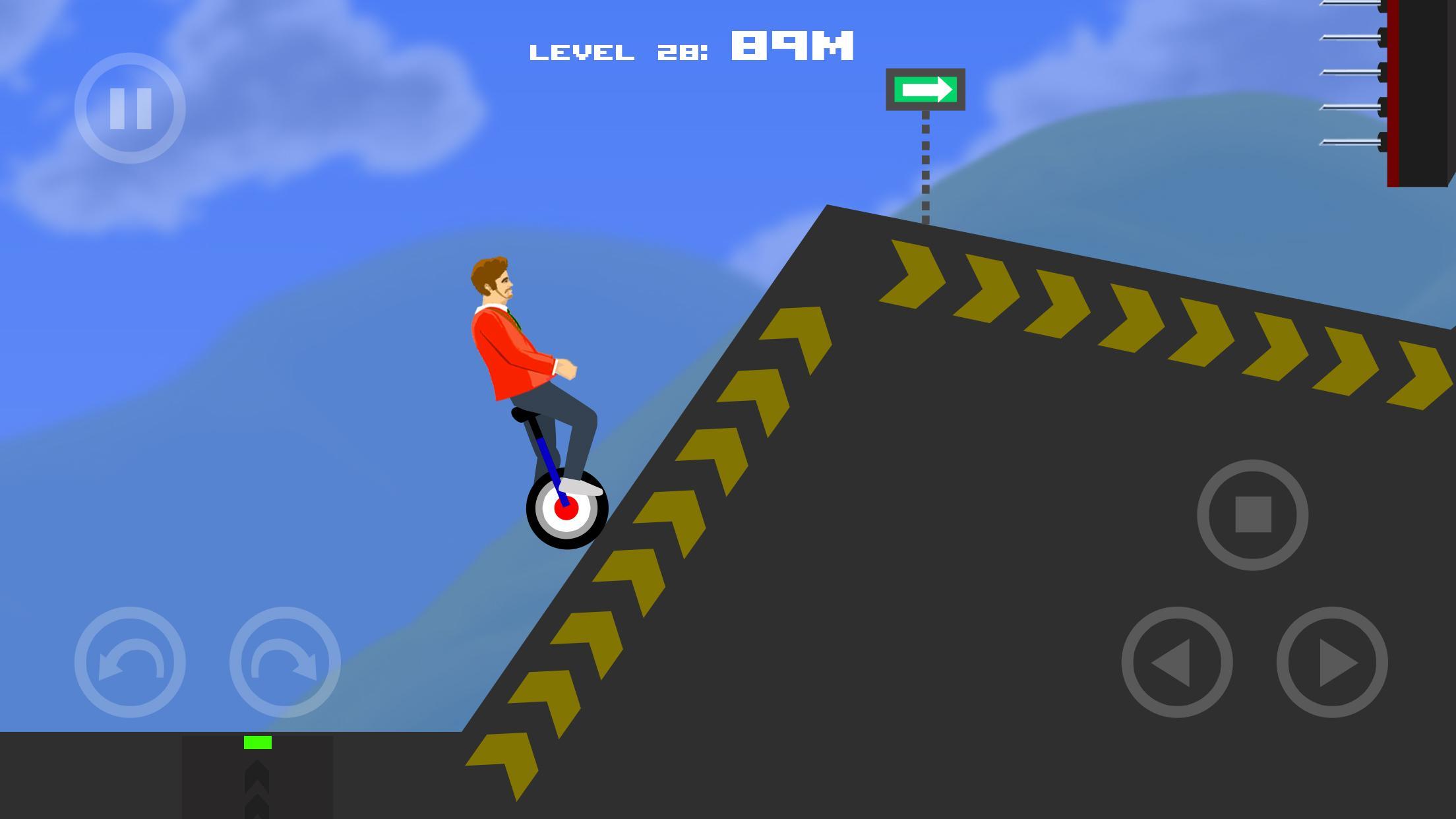Click the green progress bar segment

[257, 741]
